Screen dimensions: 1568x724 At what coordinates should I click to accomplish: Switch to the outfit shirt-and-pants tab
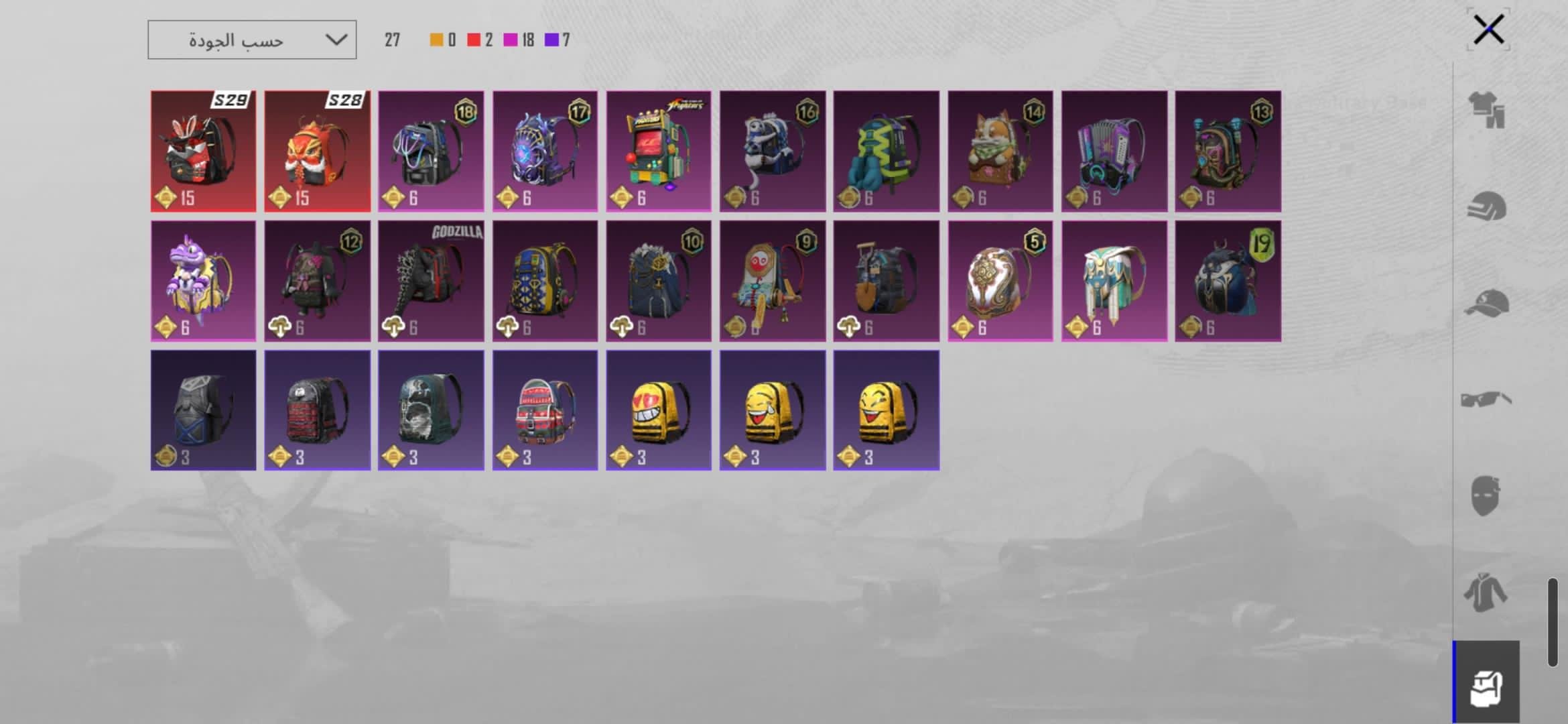click(1487, 109)
